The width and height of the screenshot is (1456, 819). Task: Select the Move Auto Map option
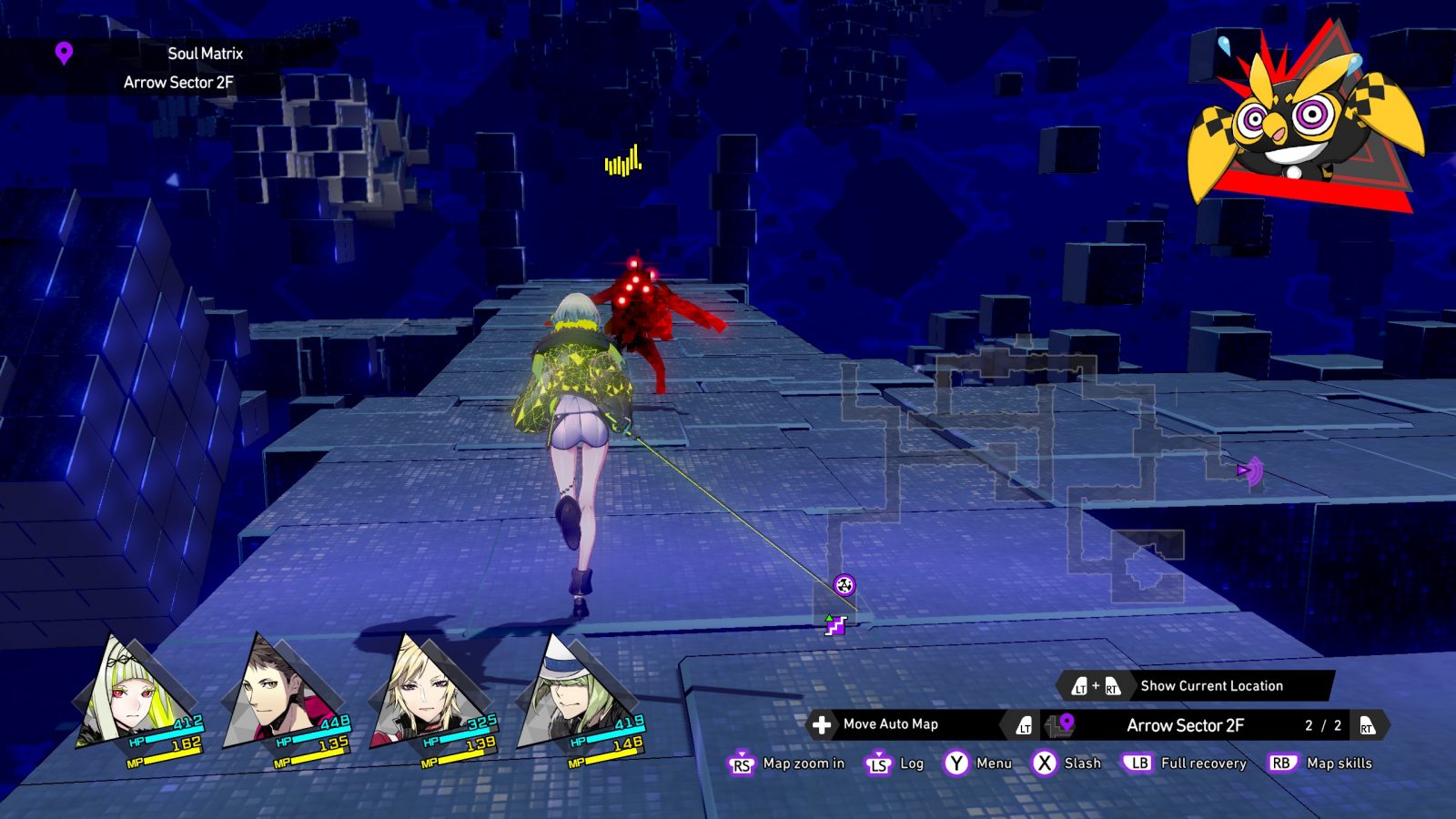tap(889, 724)
